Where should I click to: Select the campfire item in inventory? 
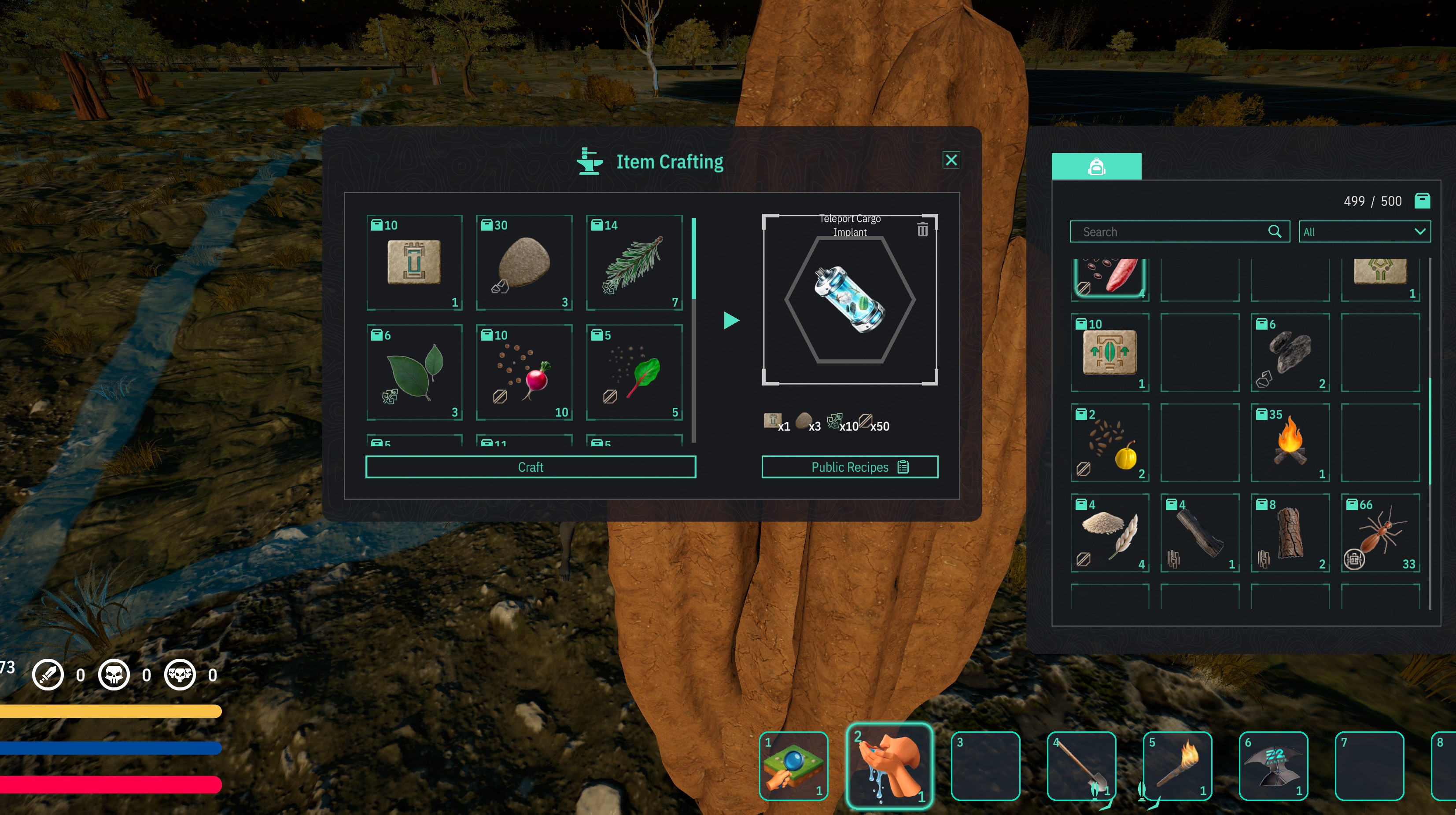coord(1290,442)
